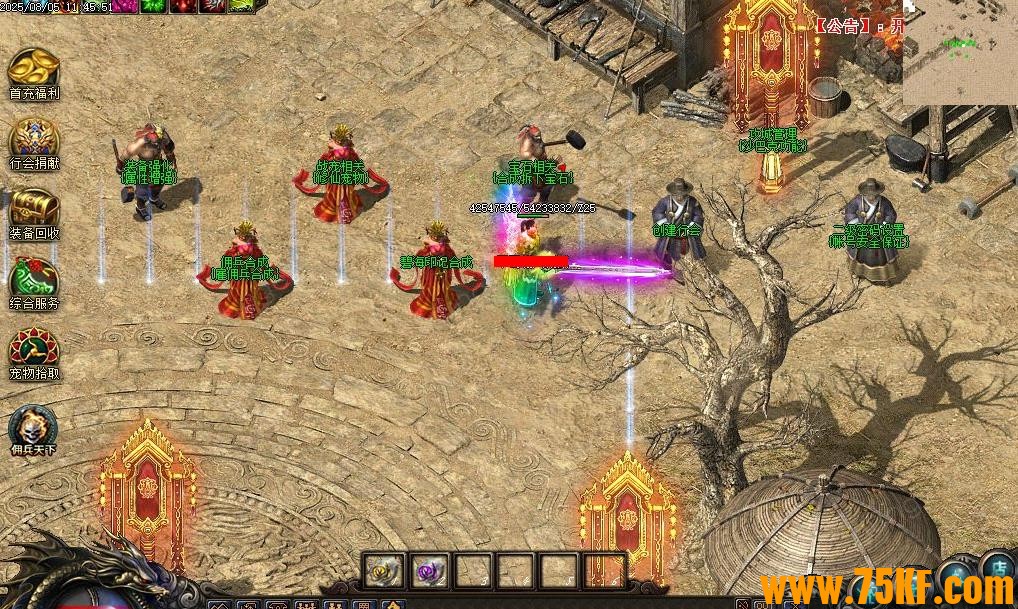
Task: Open the 佣兵天下 skull icon
Action: click(x=33, y=427)
